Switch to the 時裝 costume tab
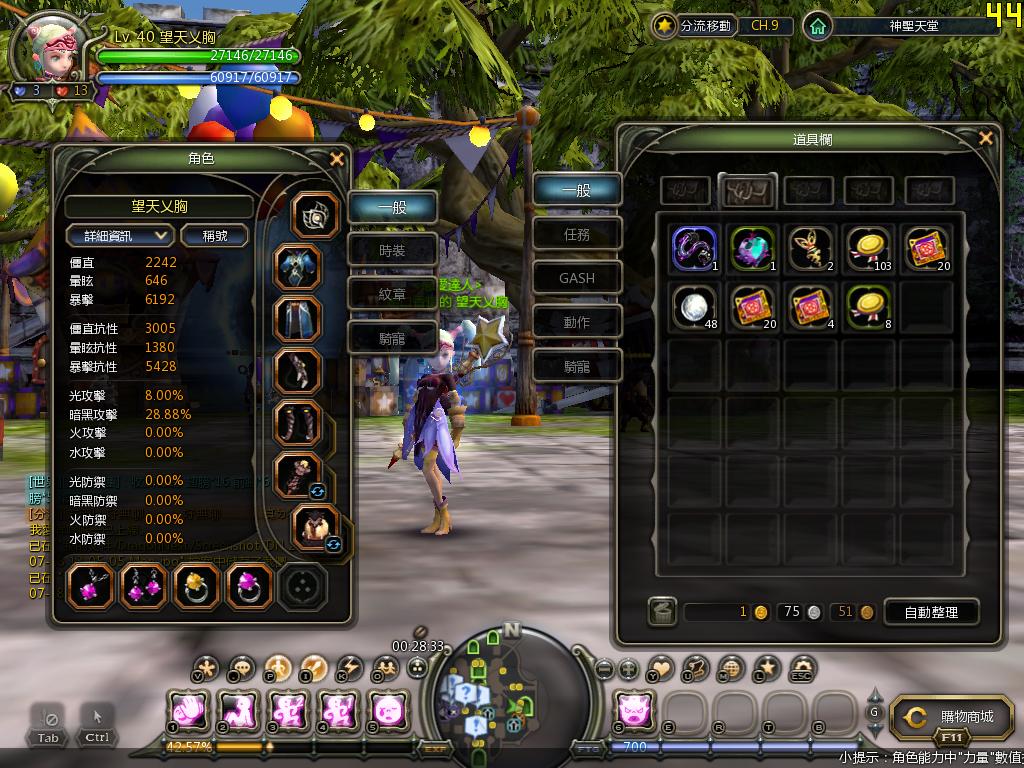This screenshot has height=768, width=1024. (x=392, y=251)
